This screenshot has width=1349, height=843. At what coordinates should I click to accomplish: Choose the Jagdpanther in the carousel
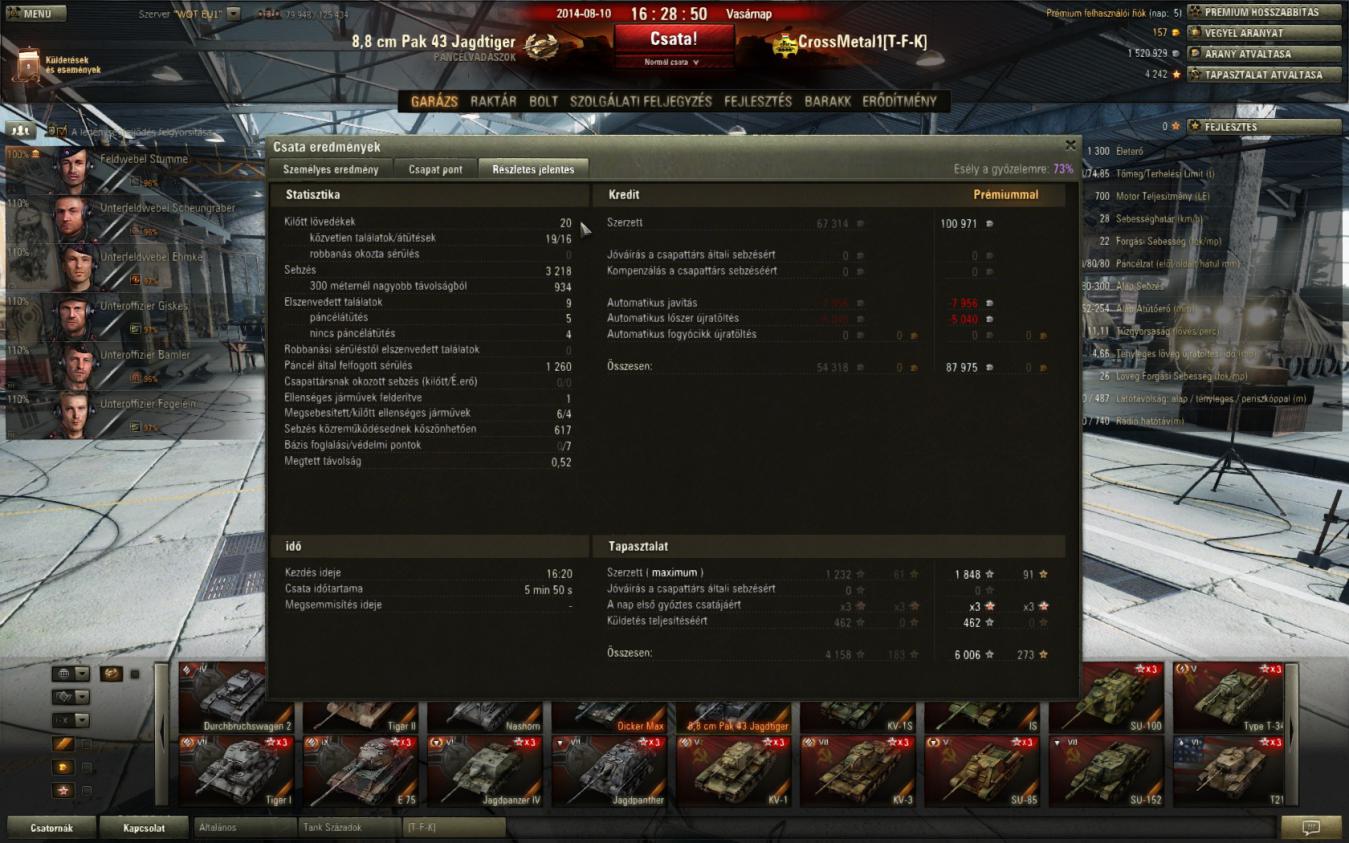(x=610, y=771)
